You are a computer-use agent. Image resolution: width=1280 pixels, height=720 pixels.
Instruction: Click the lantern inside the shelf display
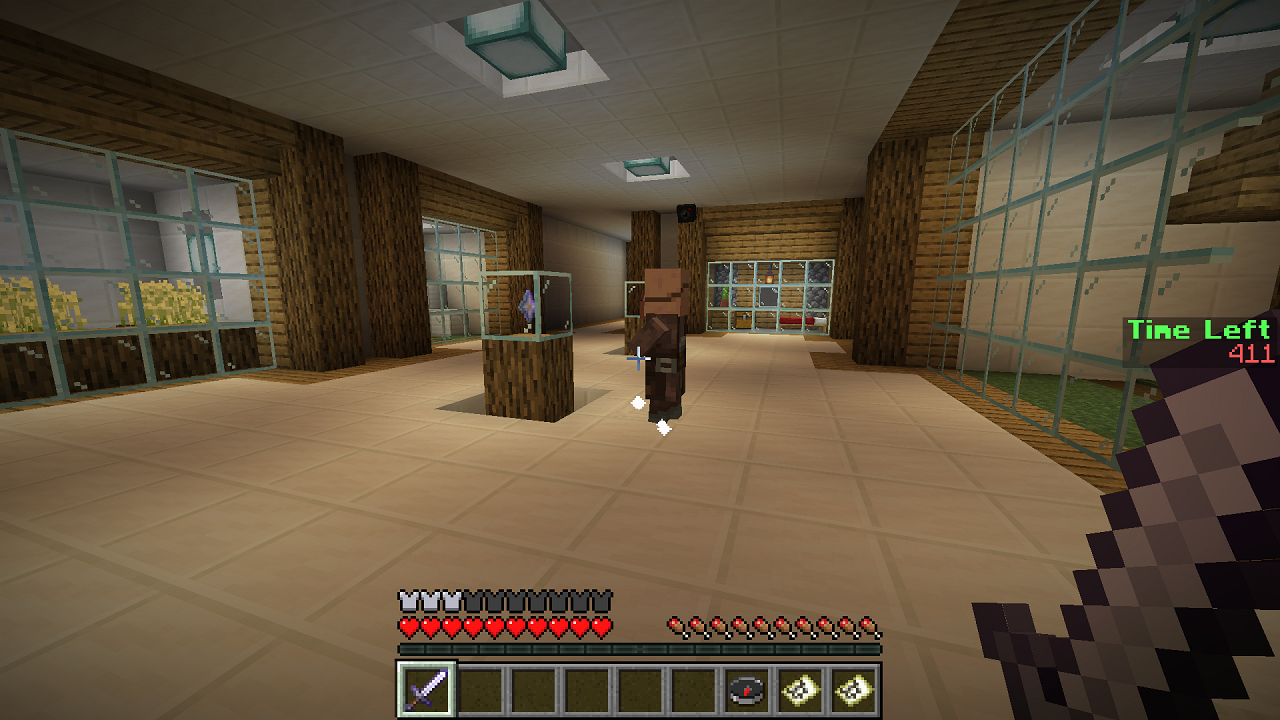pyautogui.click(x=769, y=276)
